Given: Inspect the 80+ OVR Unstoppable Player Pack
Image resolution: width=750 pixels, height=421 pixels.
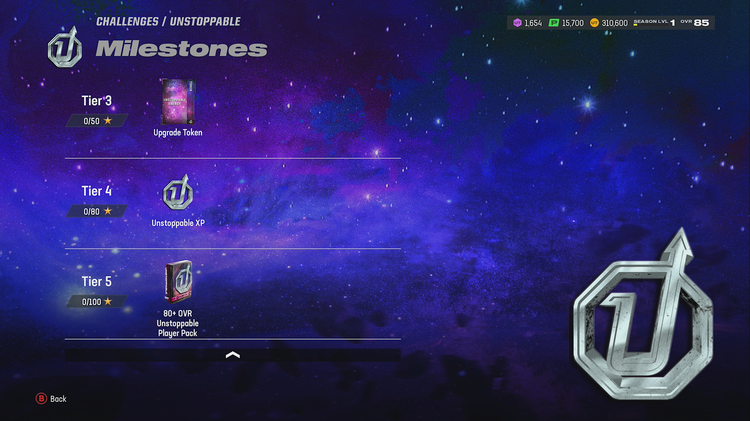Looking at the screenshot, I should click(x=177, y=283).
